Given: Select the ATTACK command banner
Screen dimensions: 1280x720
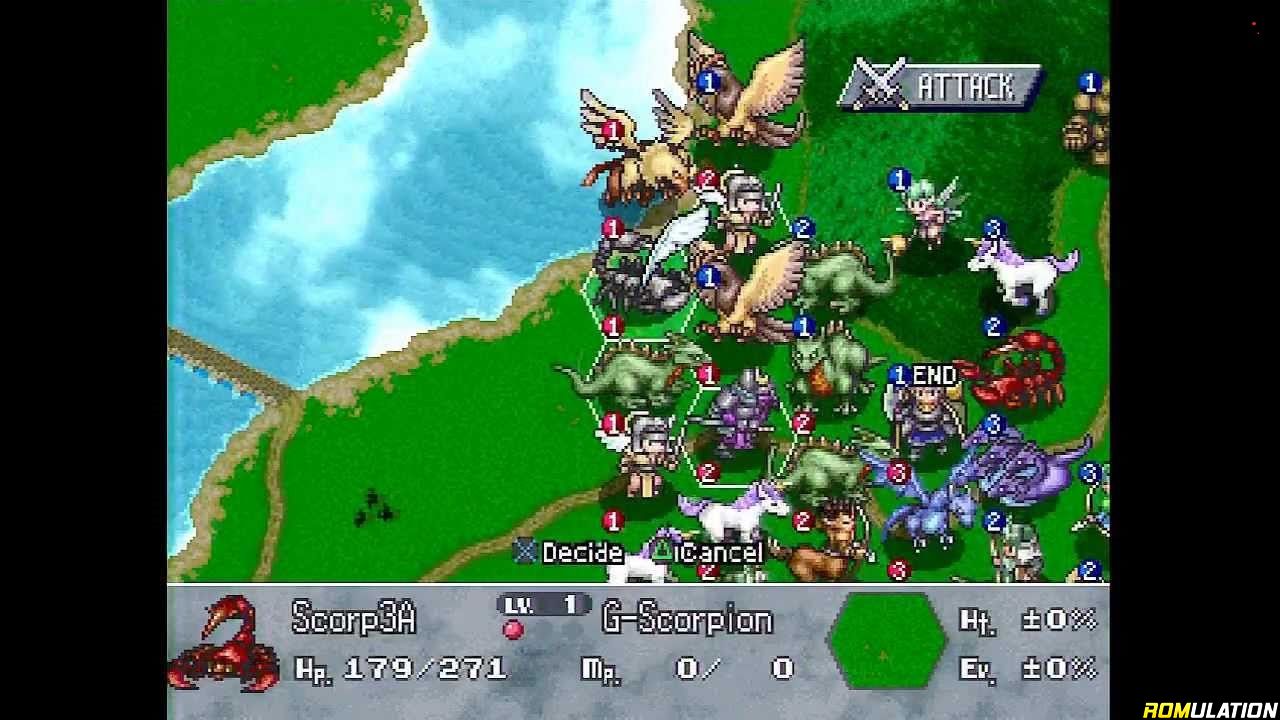Looking at the screenshot, I should [x=942, y=87].
